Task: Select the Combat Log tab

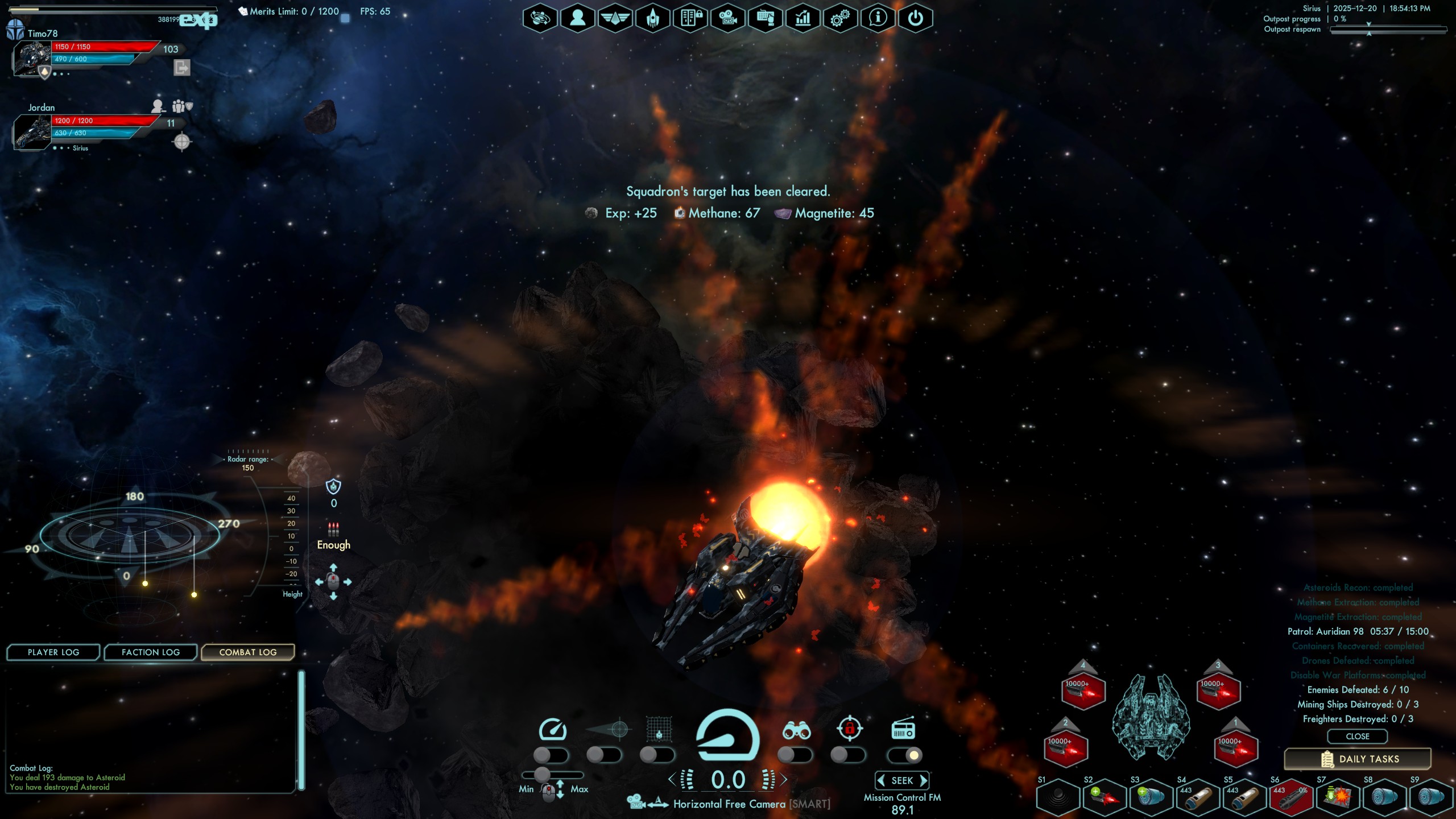Action: click(248, 652)
